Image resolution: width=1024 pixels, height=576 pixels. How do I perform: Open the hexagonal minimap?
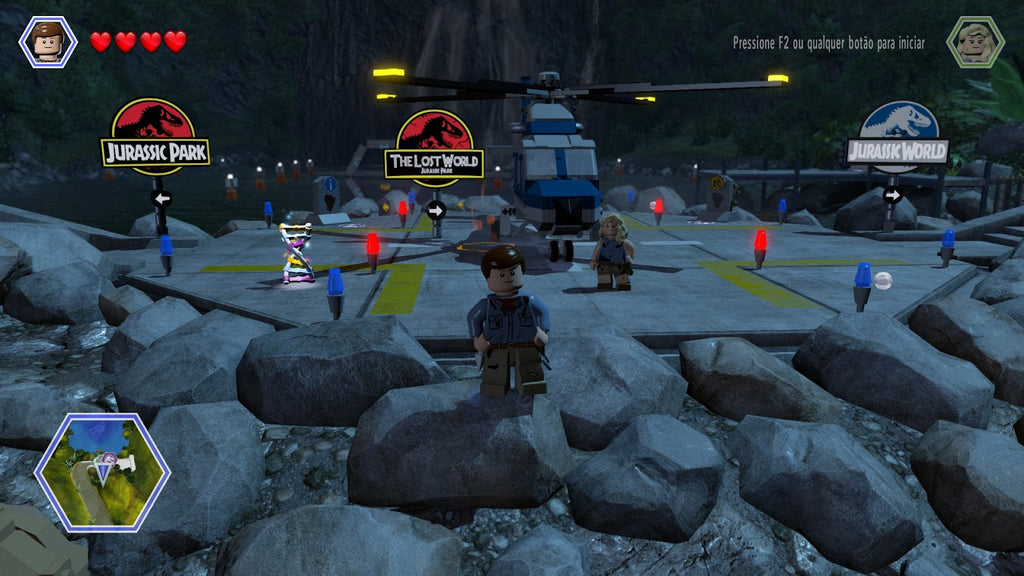click(x=102, y=471)
